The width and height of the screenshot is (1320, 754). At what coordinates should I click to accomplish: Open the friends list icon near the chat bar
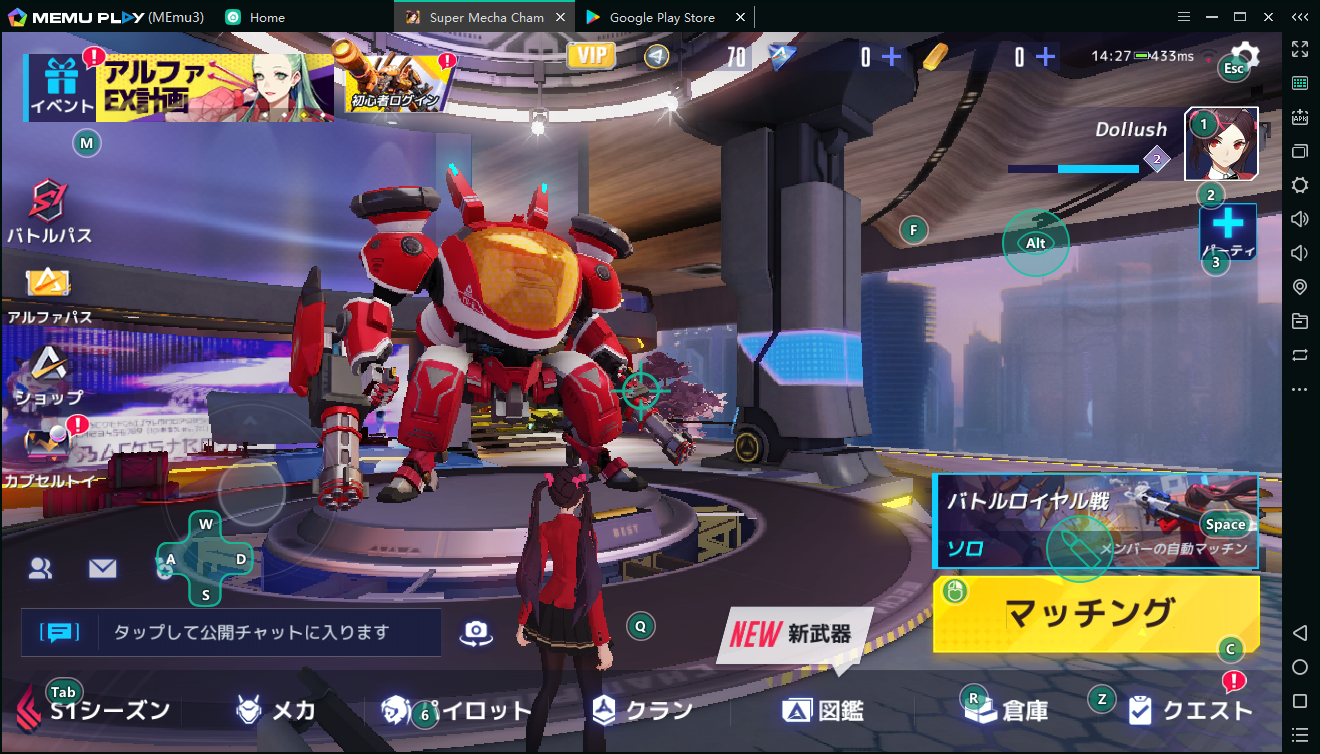[40, 568]
